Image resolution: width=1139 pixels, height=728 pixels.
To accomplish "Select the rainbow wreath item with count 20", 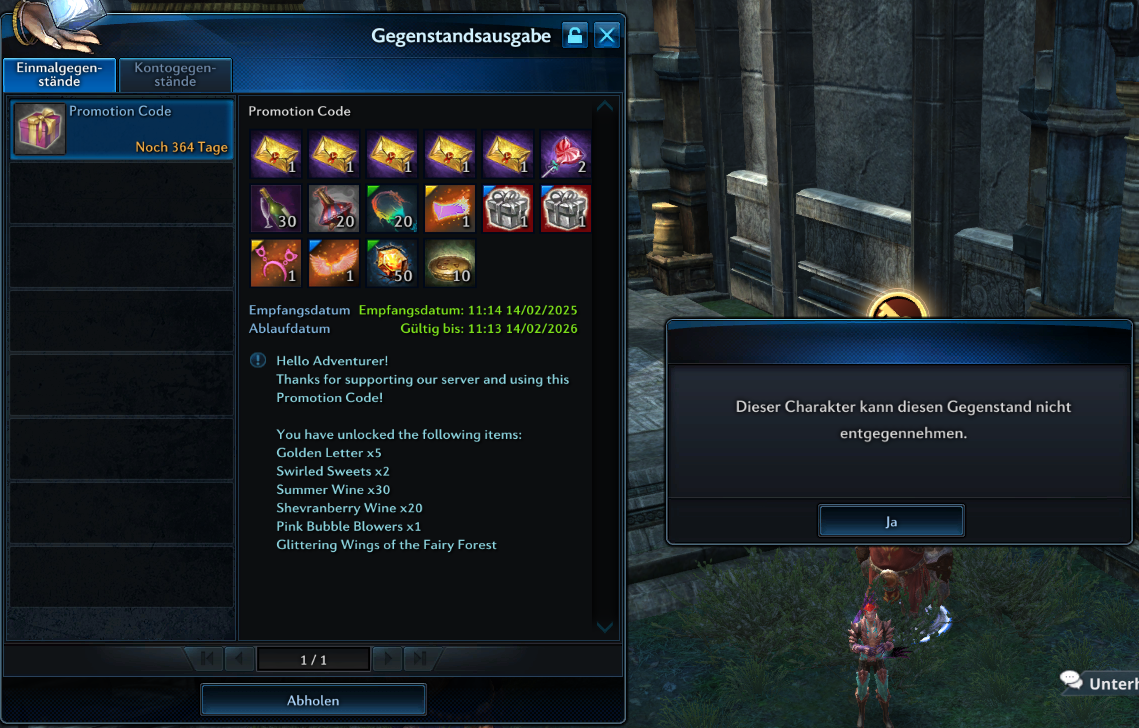I will [x=391, y=208].
